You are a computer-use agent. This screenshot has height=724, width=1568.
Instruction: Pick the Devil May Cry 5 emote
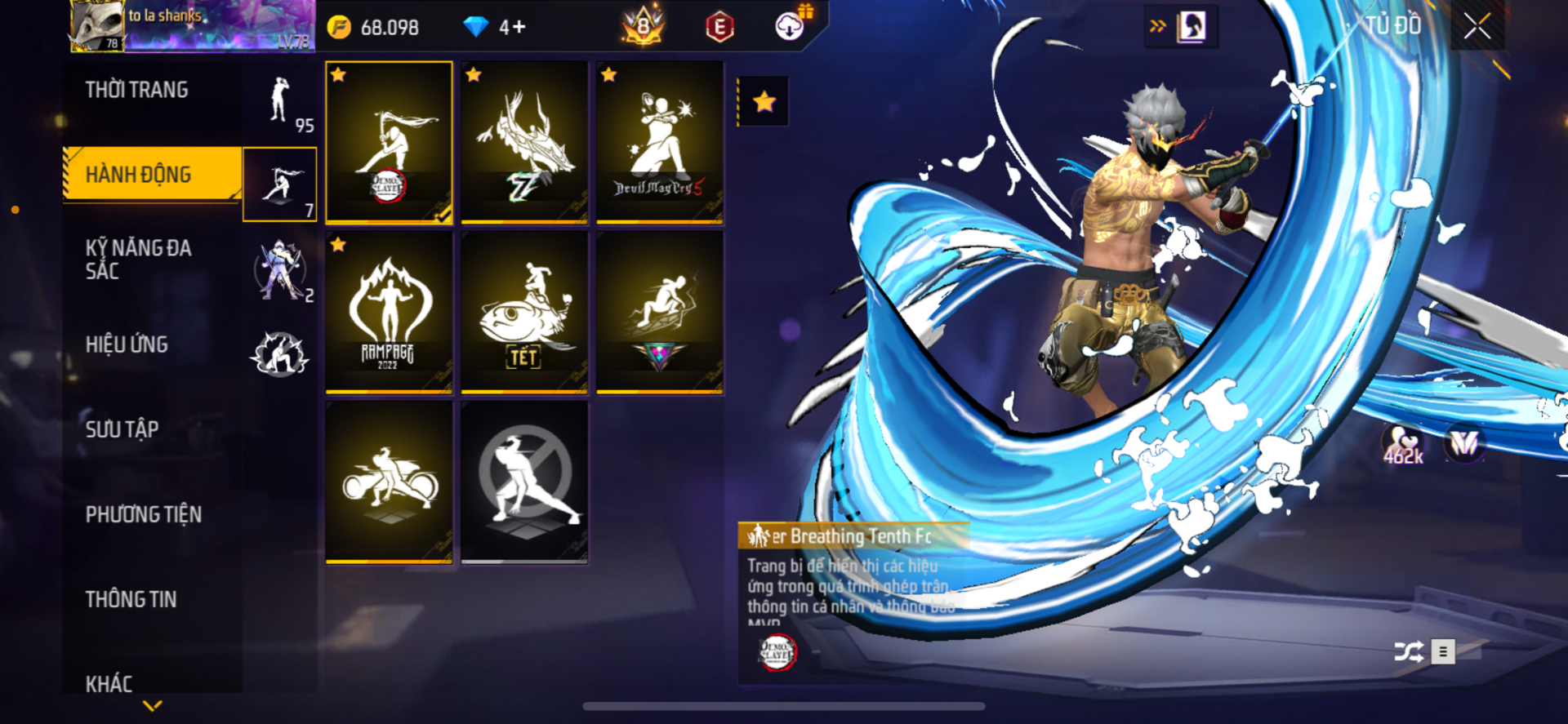[x=659, y=142]
